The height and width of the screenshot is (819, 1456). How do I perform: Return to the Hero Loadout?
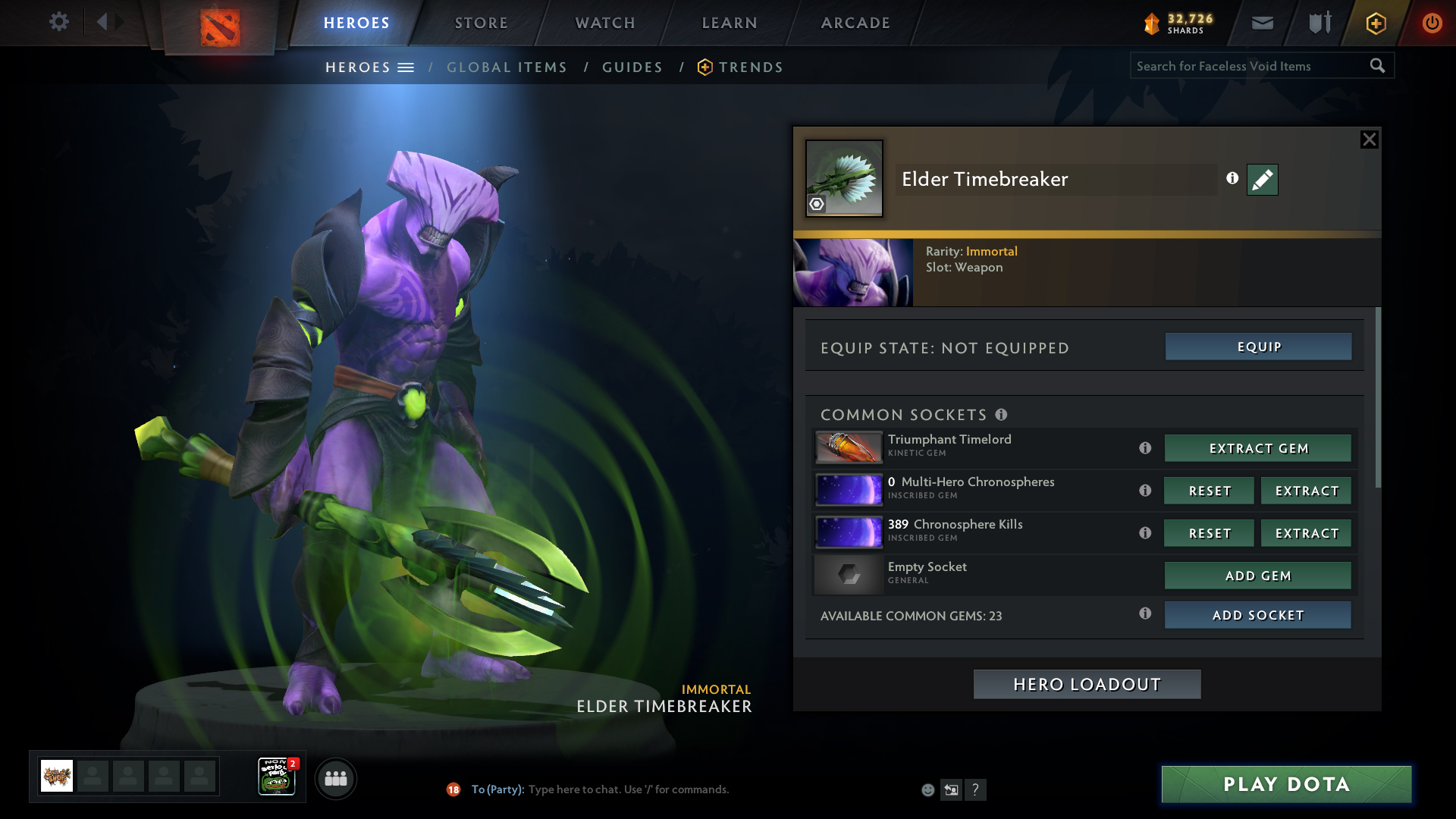coord(1087,684)
